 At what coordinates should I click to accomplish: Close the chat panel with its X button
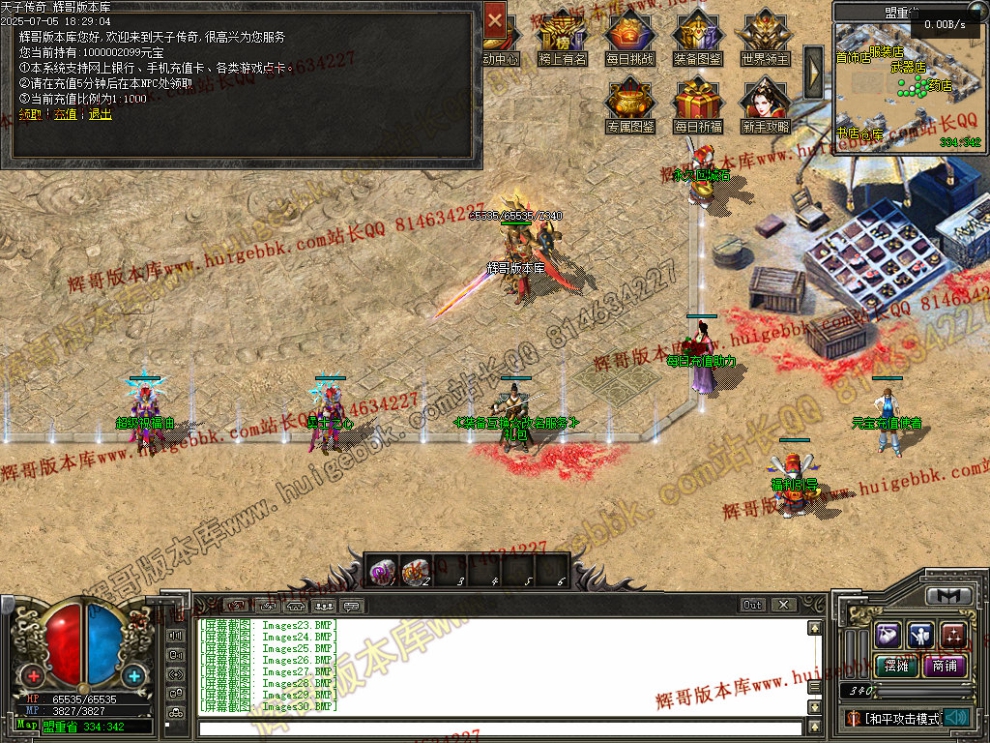[784, 605]
